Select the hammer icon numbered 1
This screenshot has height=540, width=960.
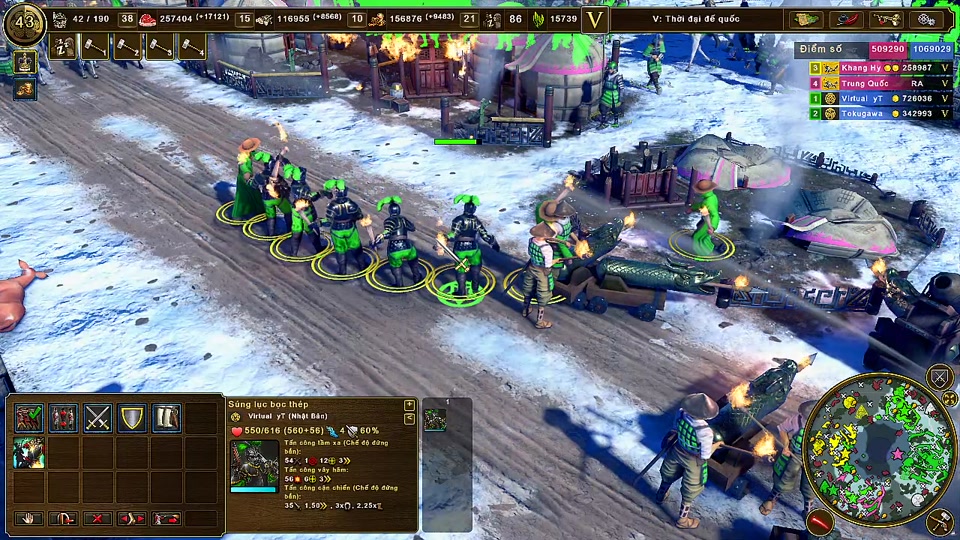pos(96,47)
